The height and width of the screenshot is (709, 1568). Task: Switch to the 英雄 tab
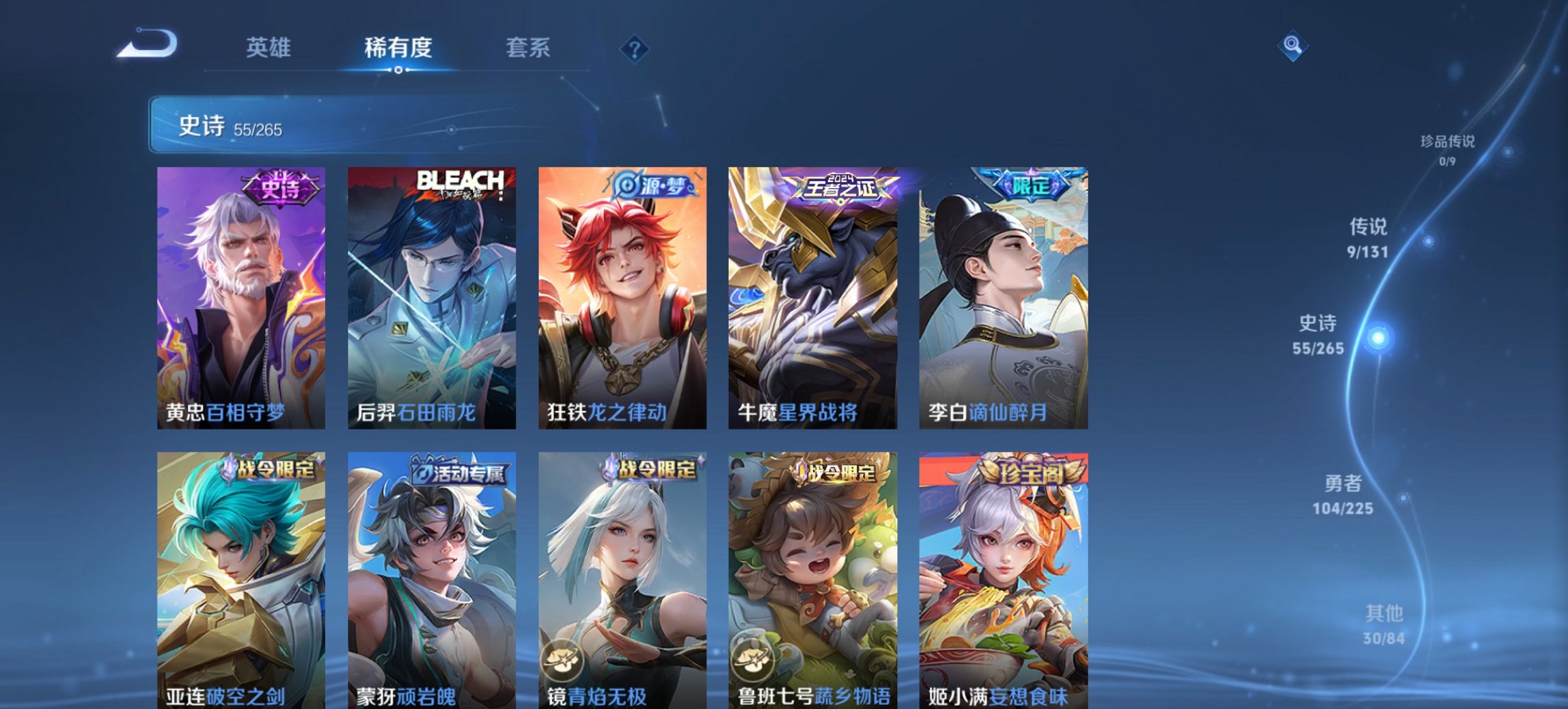(269, 48)
